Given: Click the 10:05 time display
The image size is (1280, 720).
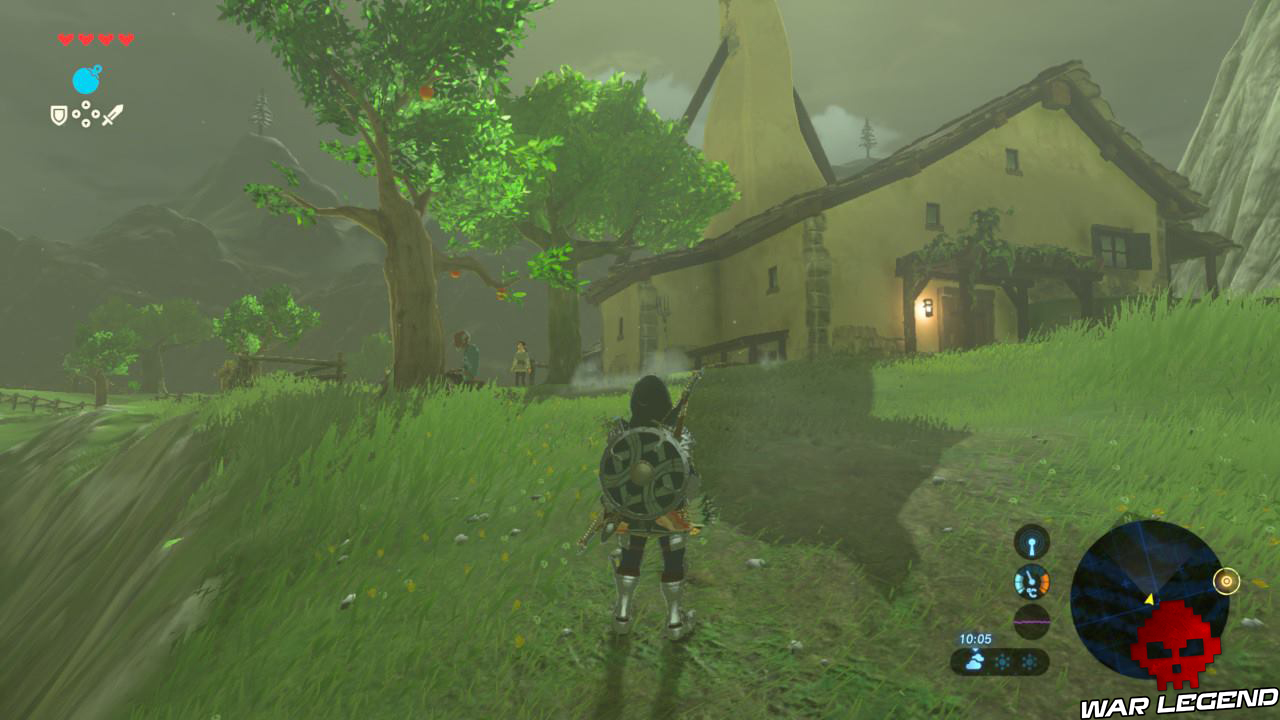Looking at the screenshot, I should (975, 638).
